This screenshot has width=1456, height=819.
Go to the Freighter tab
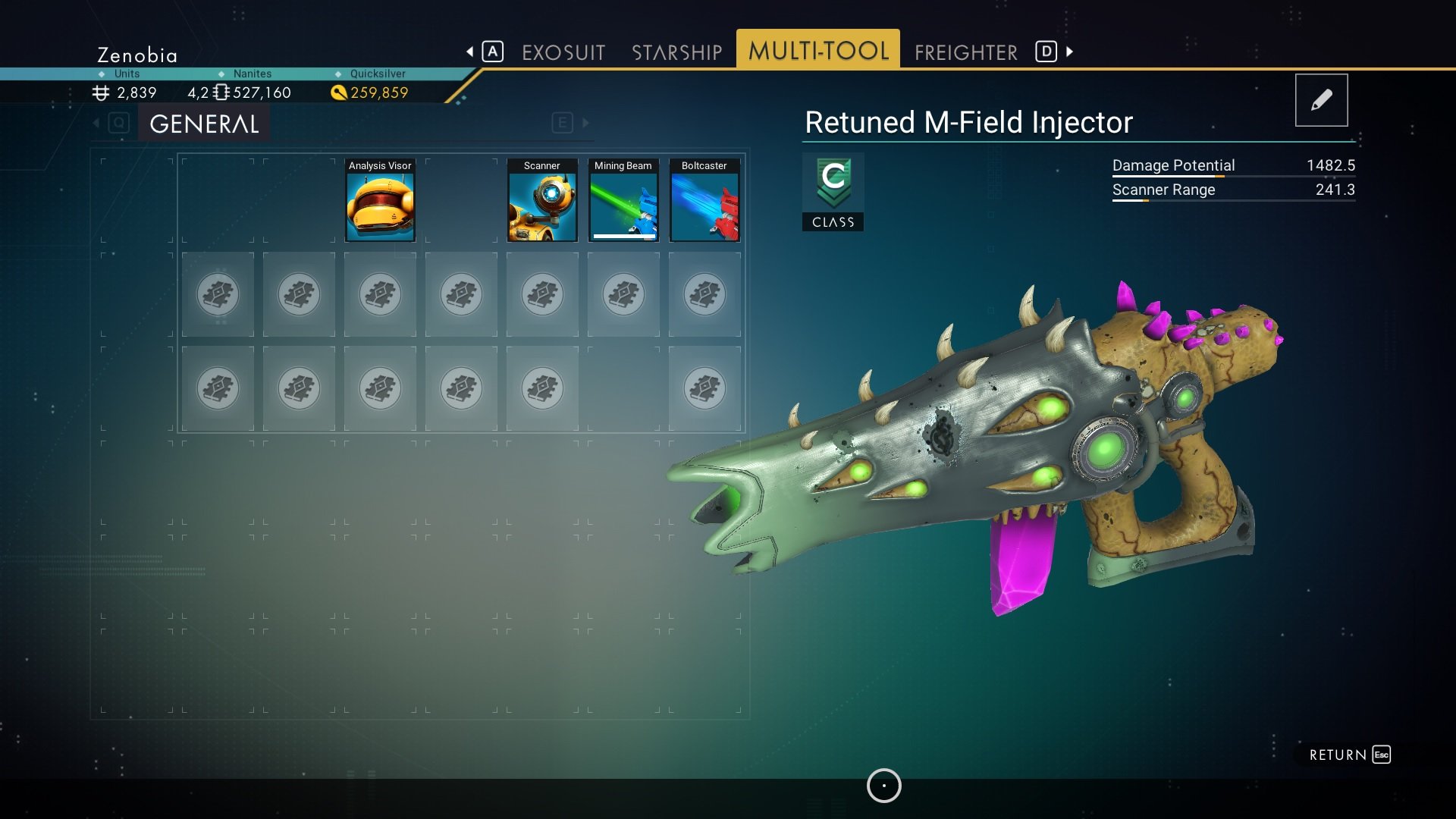click(965, 52)
